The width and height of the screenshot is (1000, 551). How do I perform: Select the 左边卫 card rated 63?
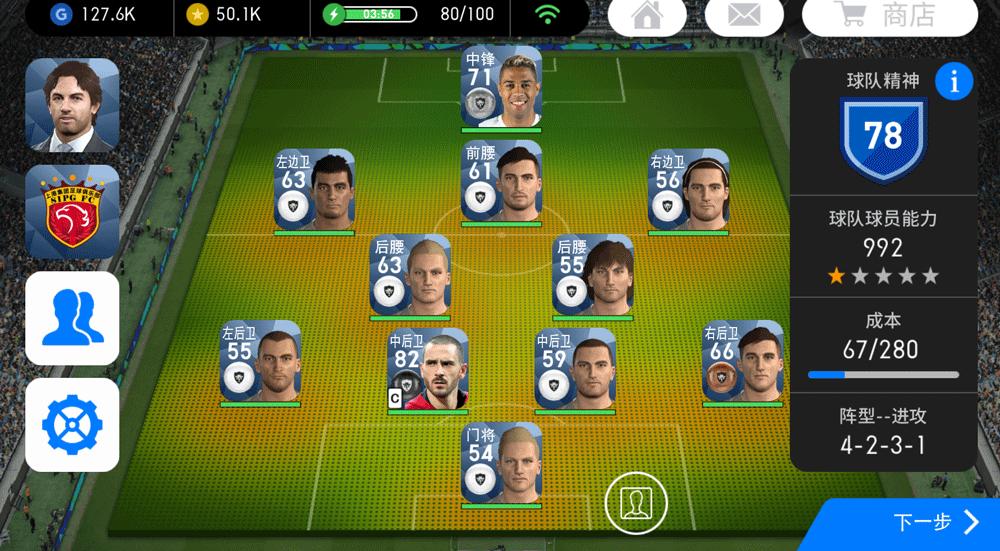tap(314, 190)
